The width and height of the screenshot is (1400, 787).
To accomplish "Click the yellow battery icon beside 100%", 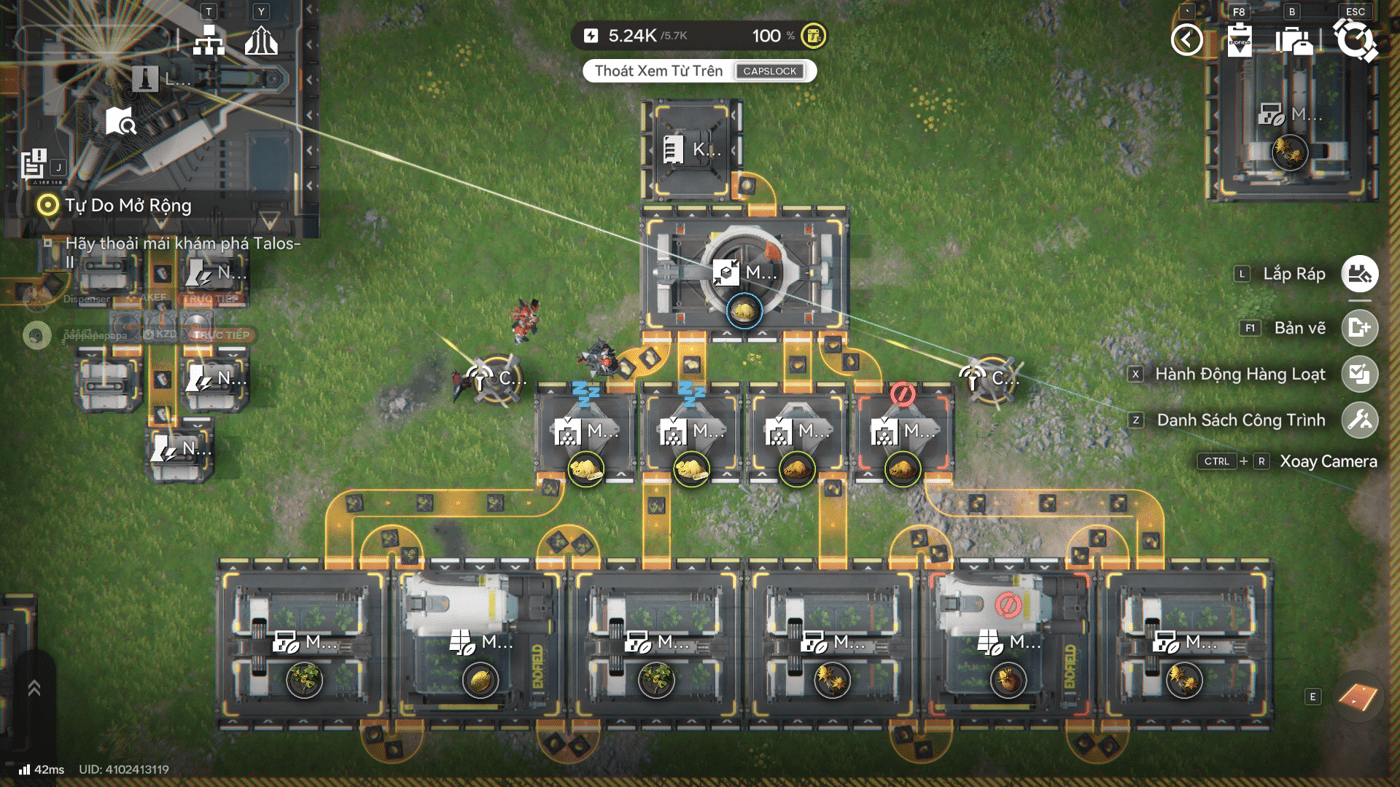I will tap(814, 36).
